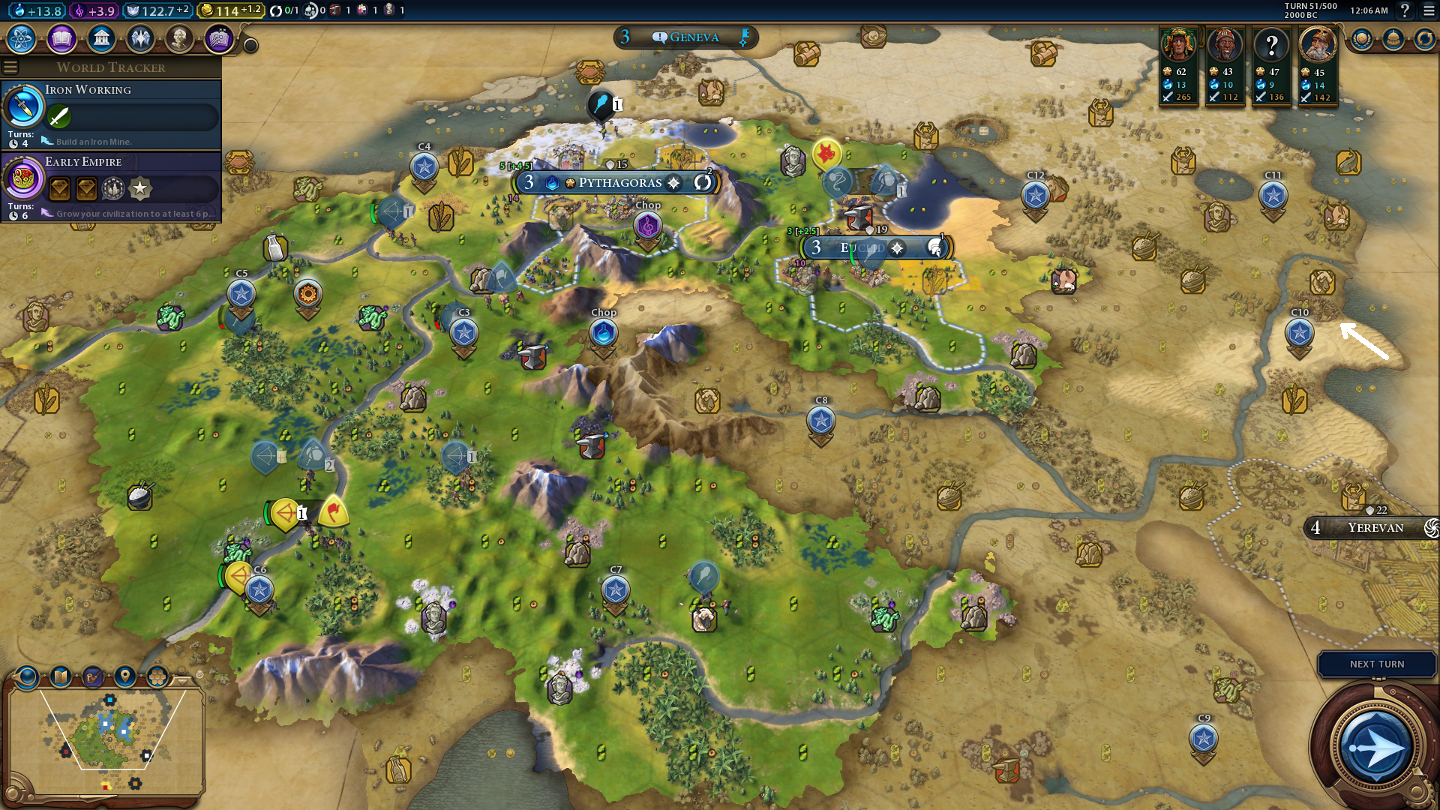Toggle the World Tracker options menu

(x=11, y=67)
